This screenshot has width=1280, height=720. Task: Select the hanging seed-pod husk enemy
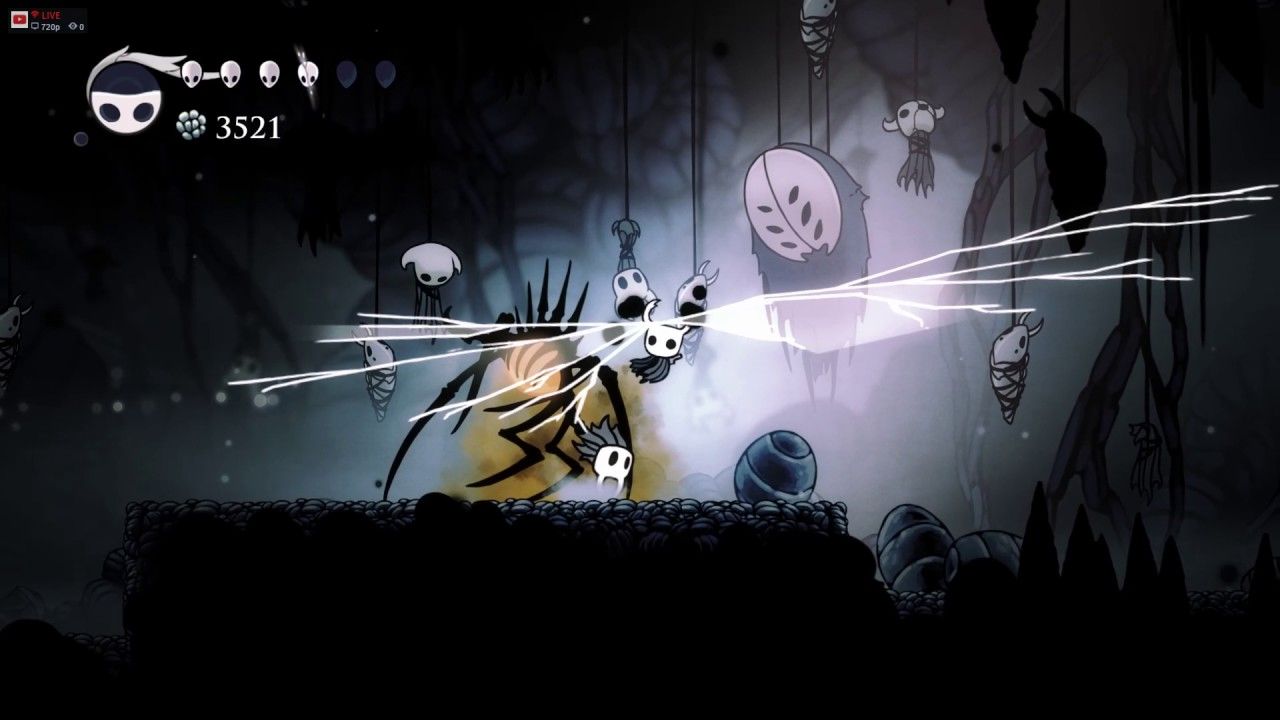point(795,200)
